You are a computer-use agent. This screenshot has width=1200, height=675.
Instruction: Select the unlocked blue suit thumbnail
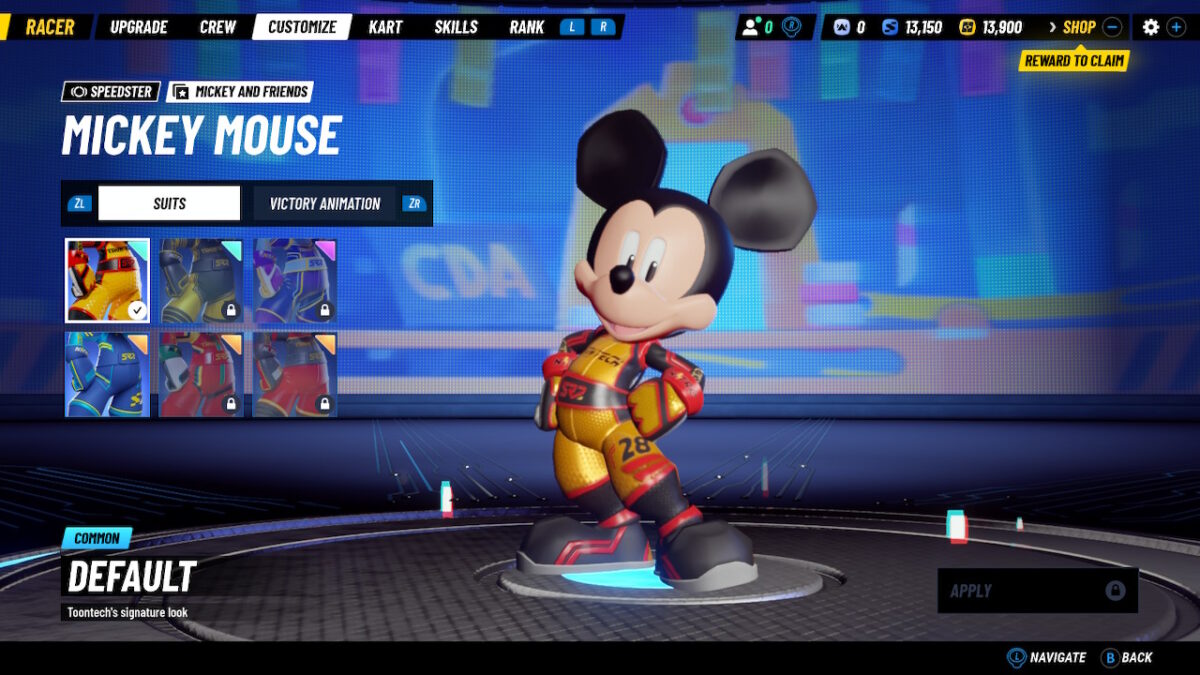point(108,374)
